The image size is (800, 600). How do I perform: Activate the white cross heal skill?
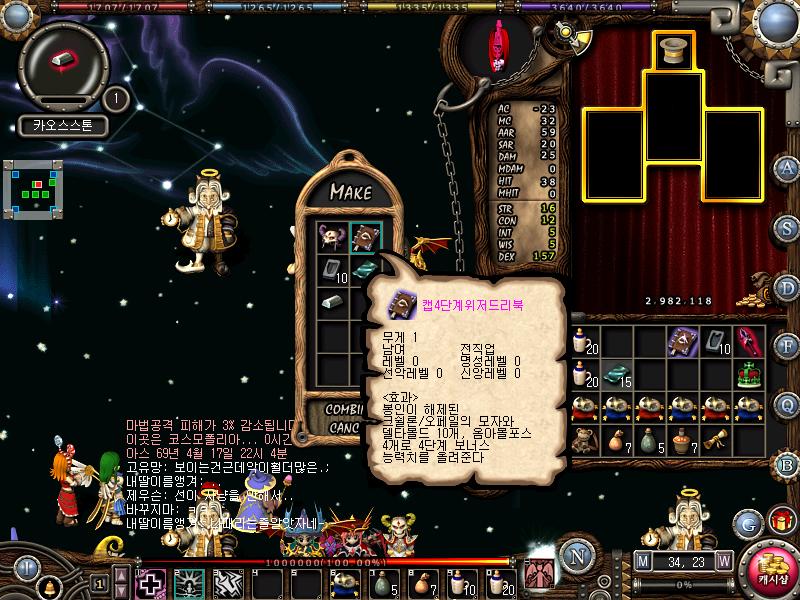(x=150, y=582)
